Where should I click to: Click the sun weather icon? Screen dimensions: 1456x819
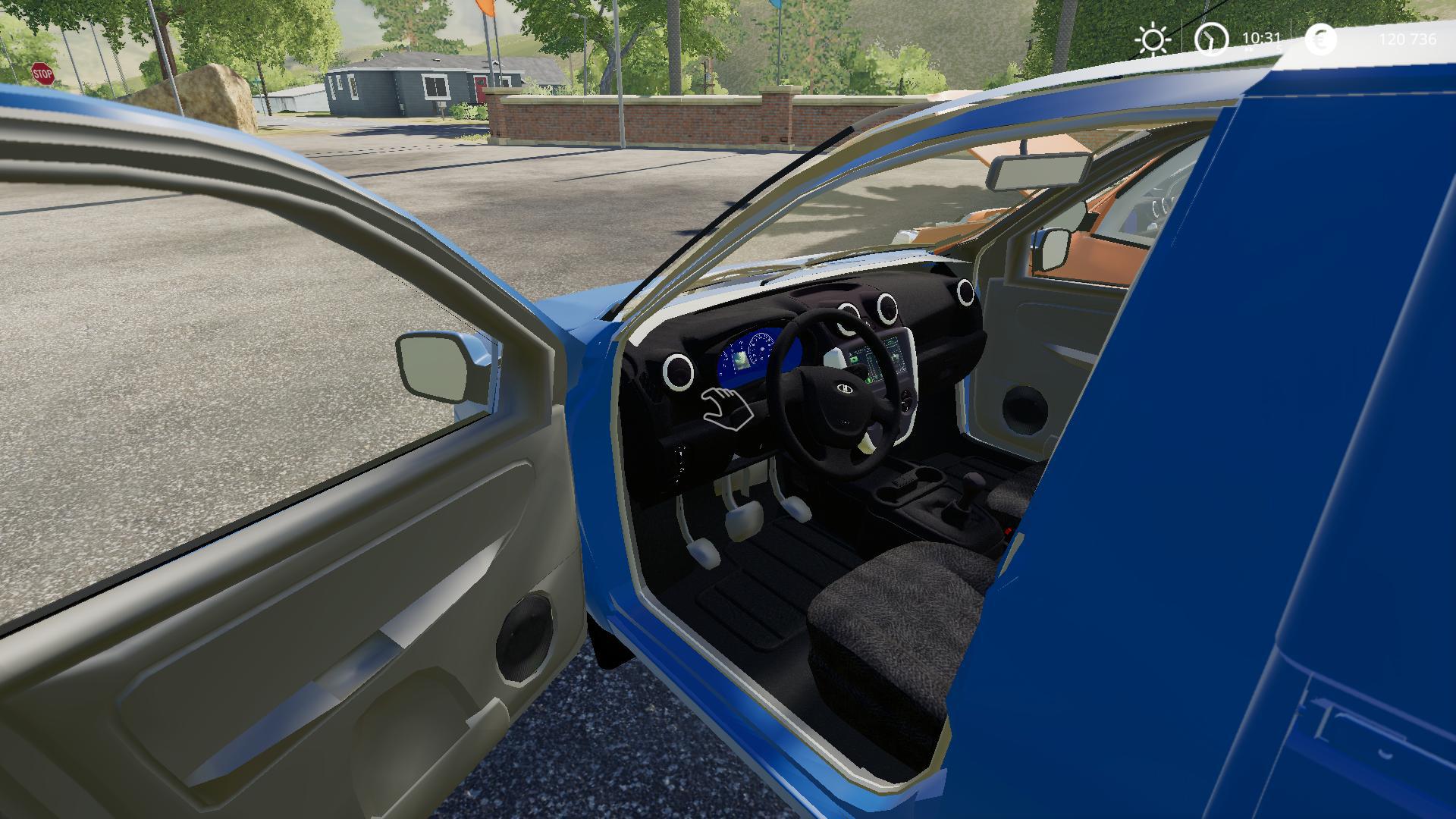pos(1153,39)
